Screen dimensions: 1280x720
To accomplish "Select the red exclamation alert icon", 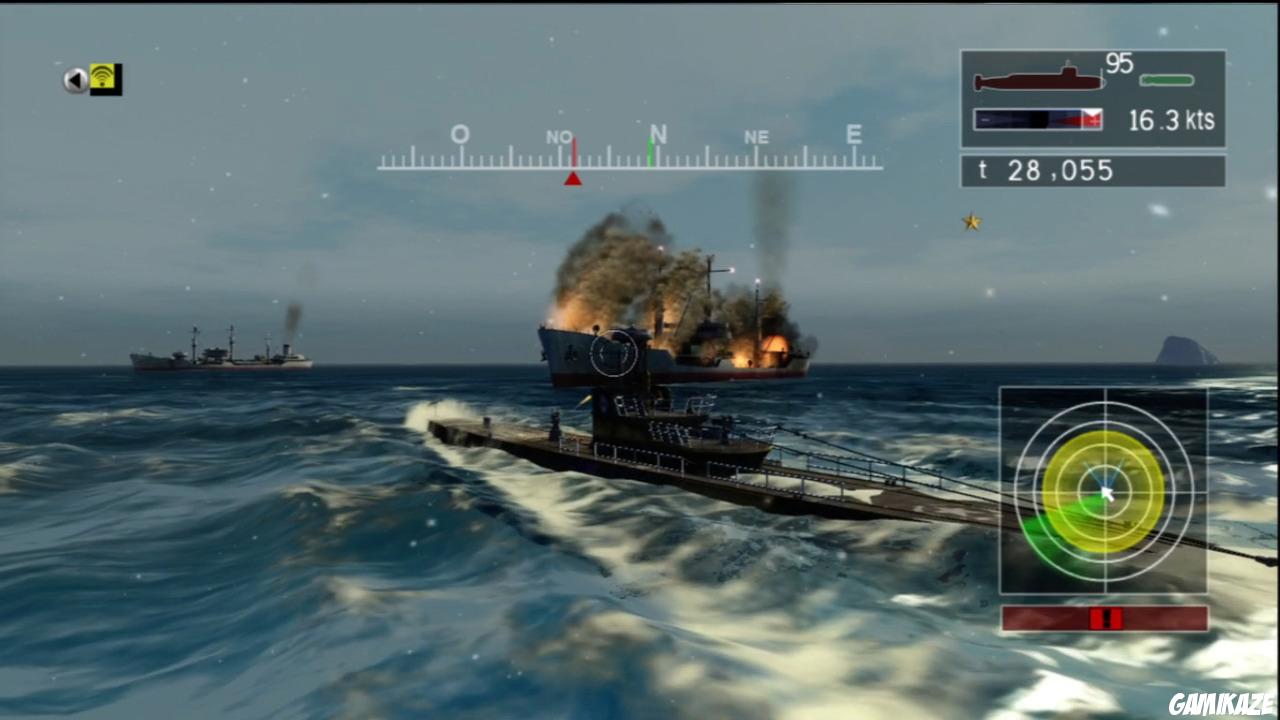I will tap(1105, 618).
